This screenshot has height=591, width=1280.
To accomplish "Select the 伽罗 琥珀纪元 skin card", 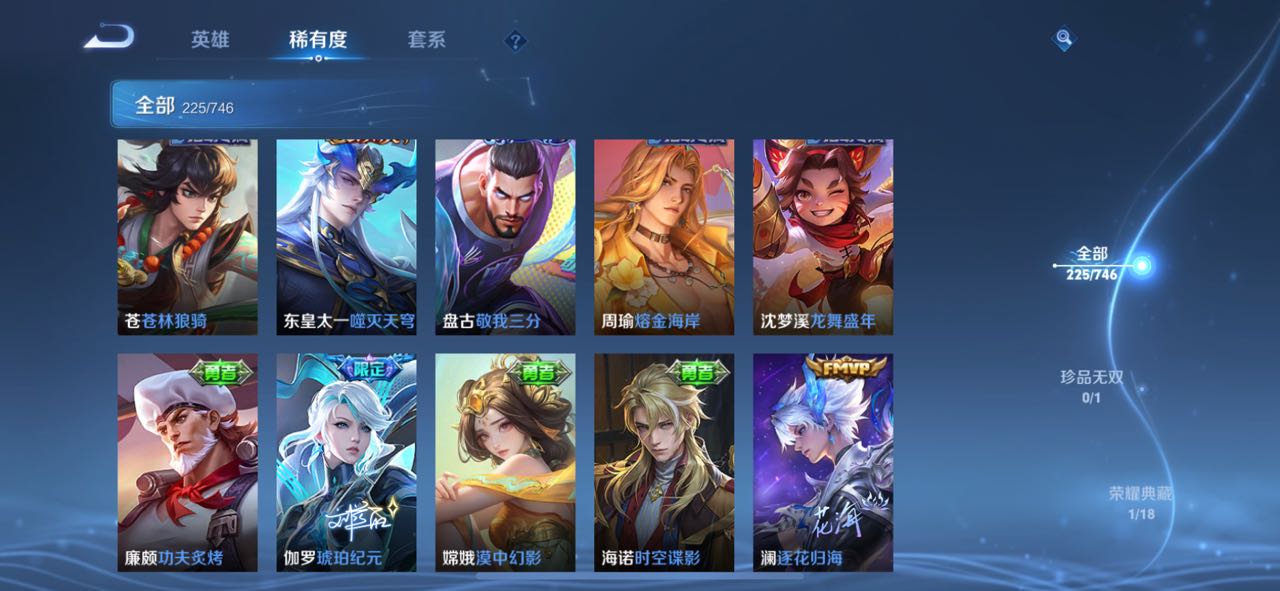I will (x=346, y=462).
